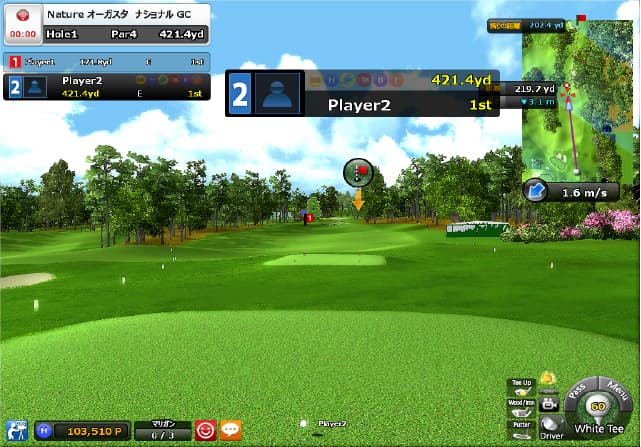Image resolution: width=641 pixels, height=447 pixels.
Task: Toggle the video camera view icon
Action: [x=549, y=404]
